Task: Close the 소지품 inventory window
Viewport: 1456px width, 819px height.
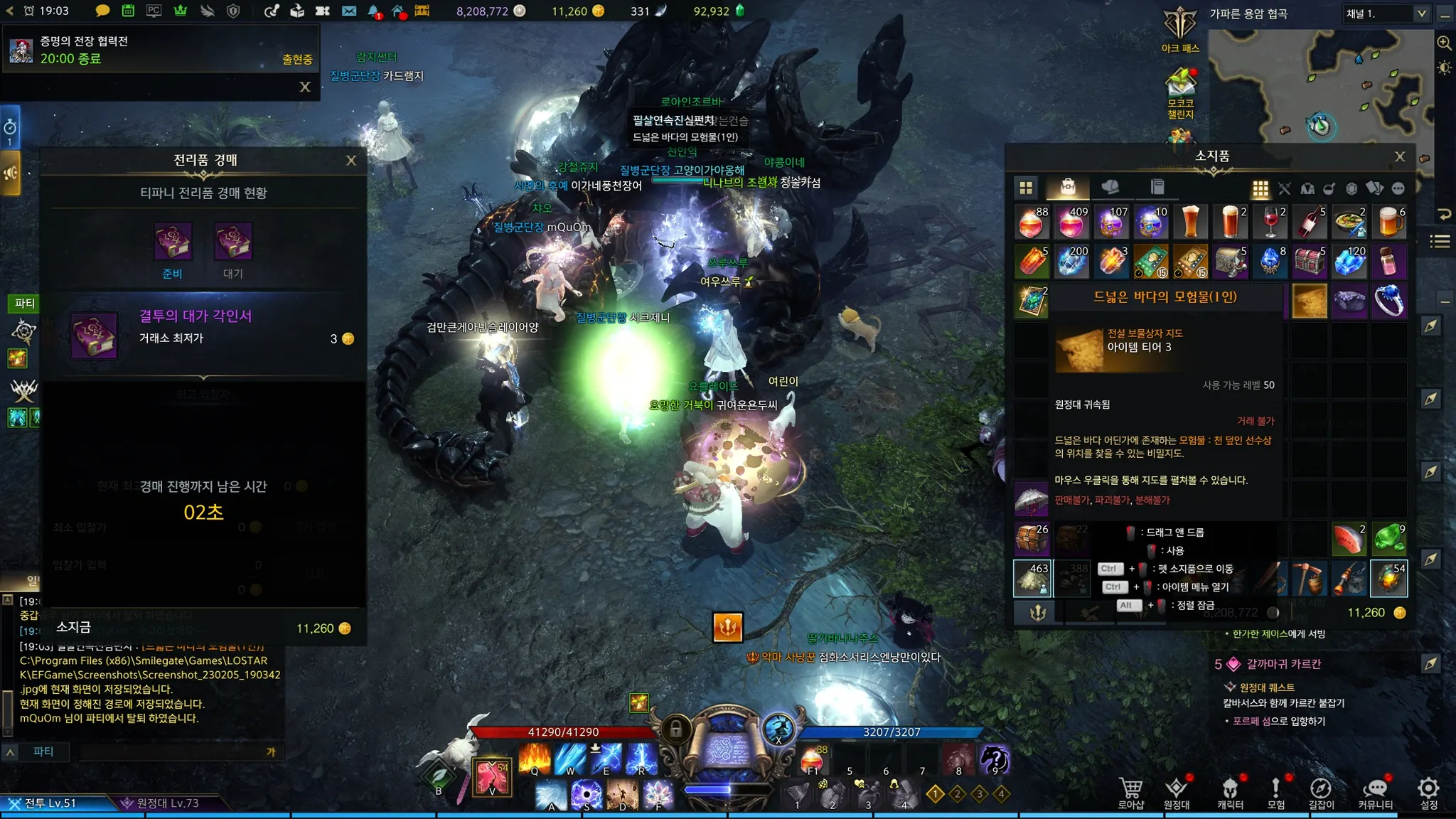Action: 1400,156
